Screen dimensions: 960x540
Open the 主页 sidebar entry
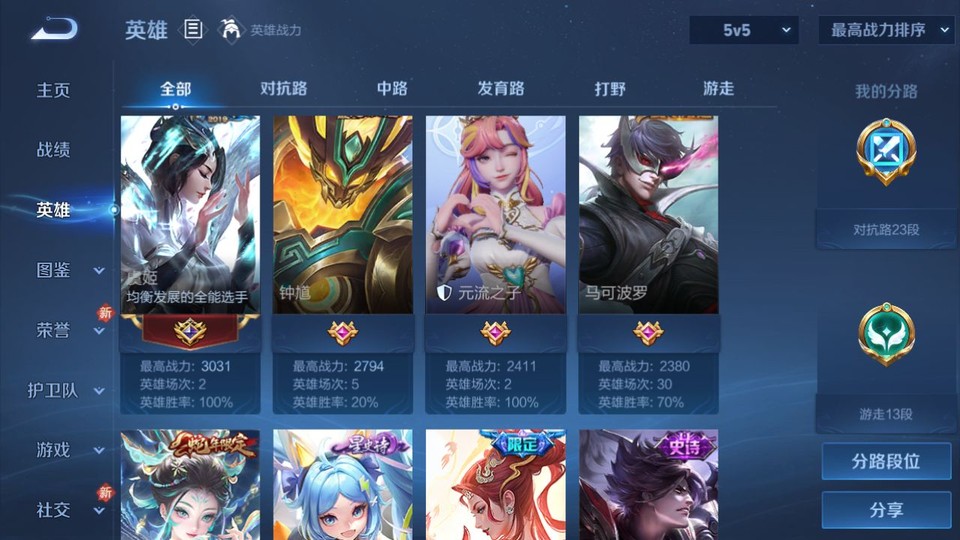(x=54, y=90)
